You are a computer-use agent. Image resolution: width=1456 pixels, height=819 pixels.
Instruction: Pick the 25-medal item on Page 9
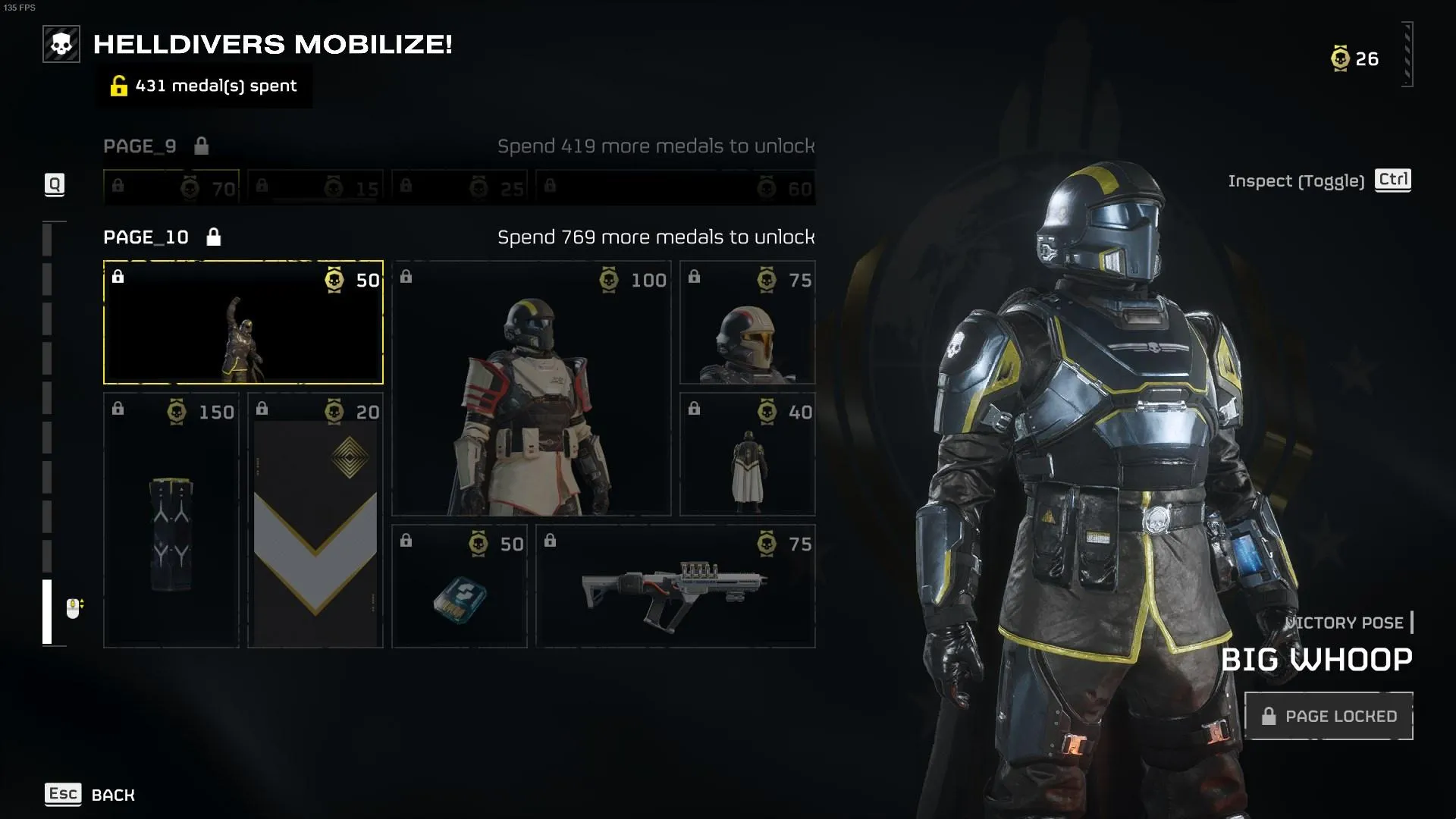click(460, 187)
